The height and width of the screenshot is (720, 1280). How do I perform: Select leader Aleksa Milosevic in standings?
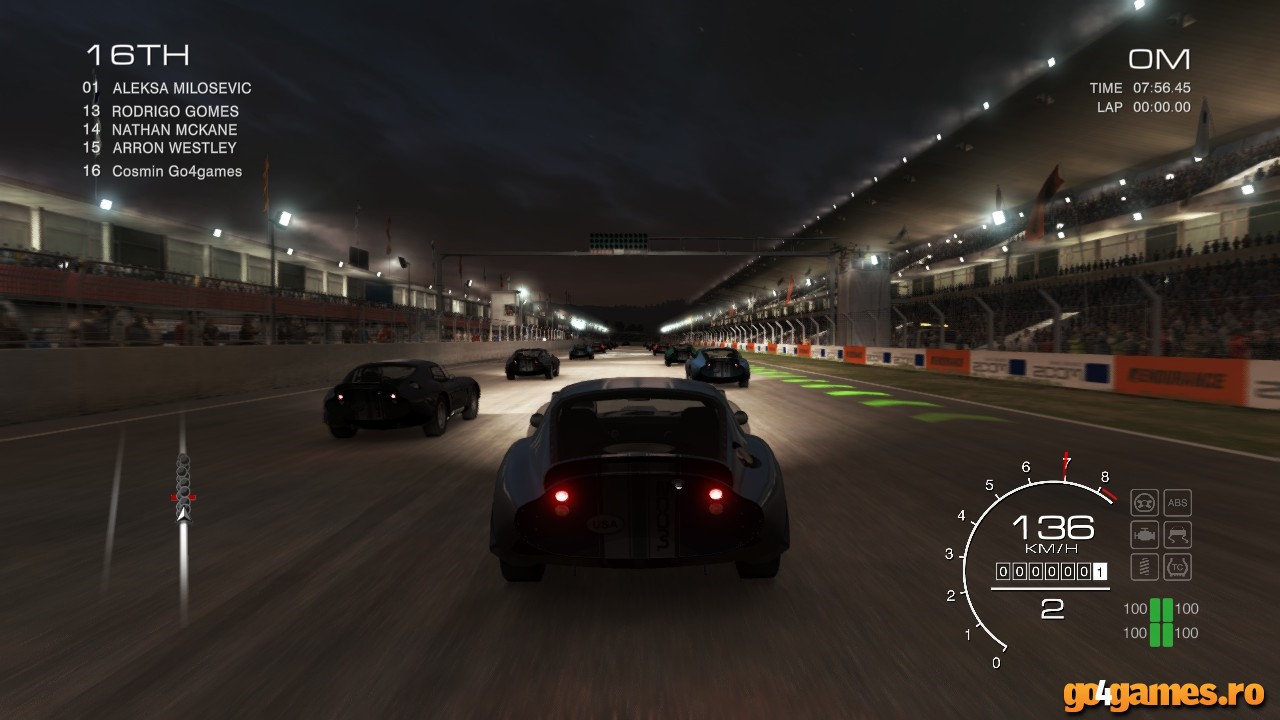[167, 88]
